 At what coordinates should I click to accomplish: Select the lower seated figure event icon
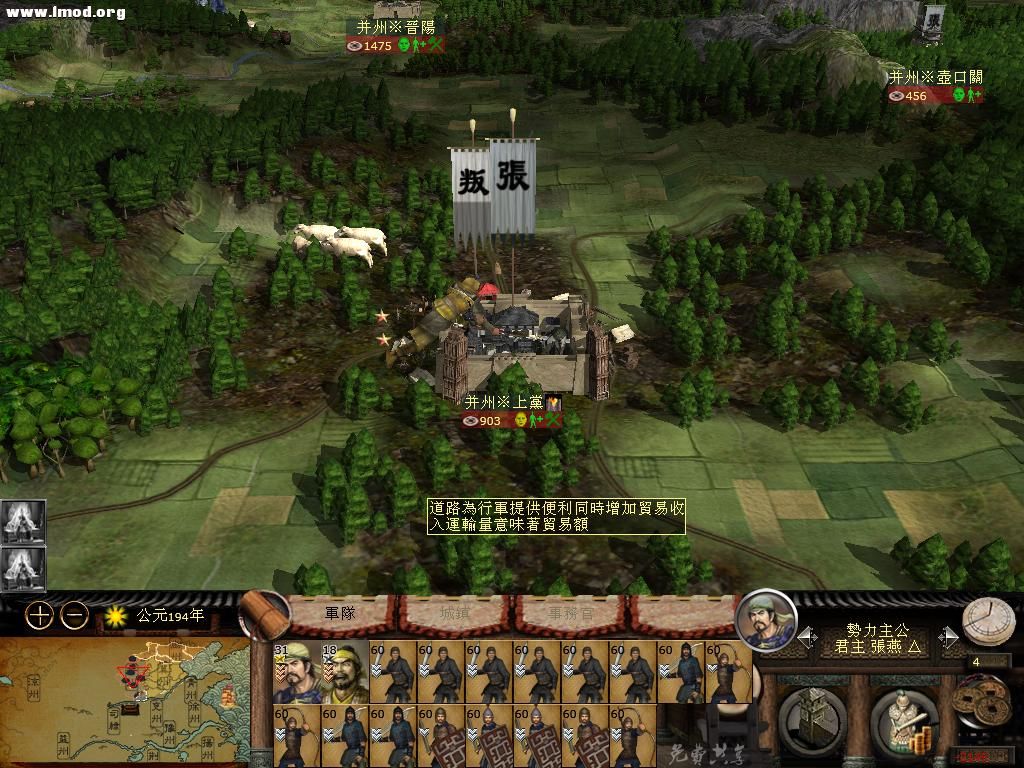click(23, 570)
